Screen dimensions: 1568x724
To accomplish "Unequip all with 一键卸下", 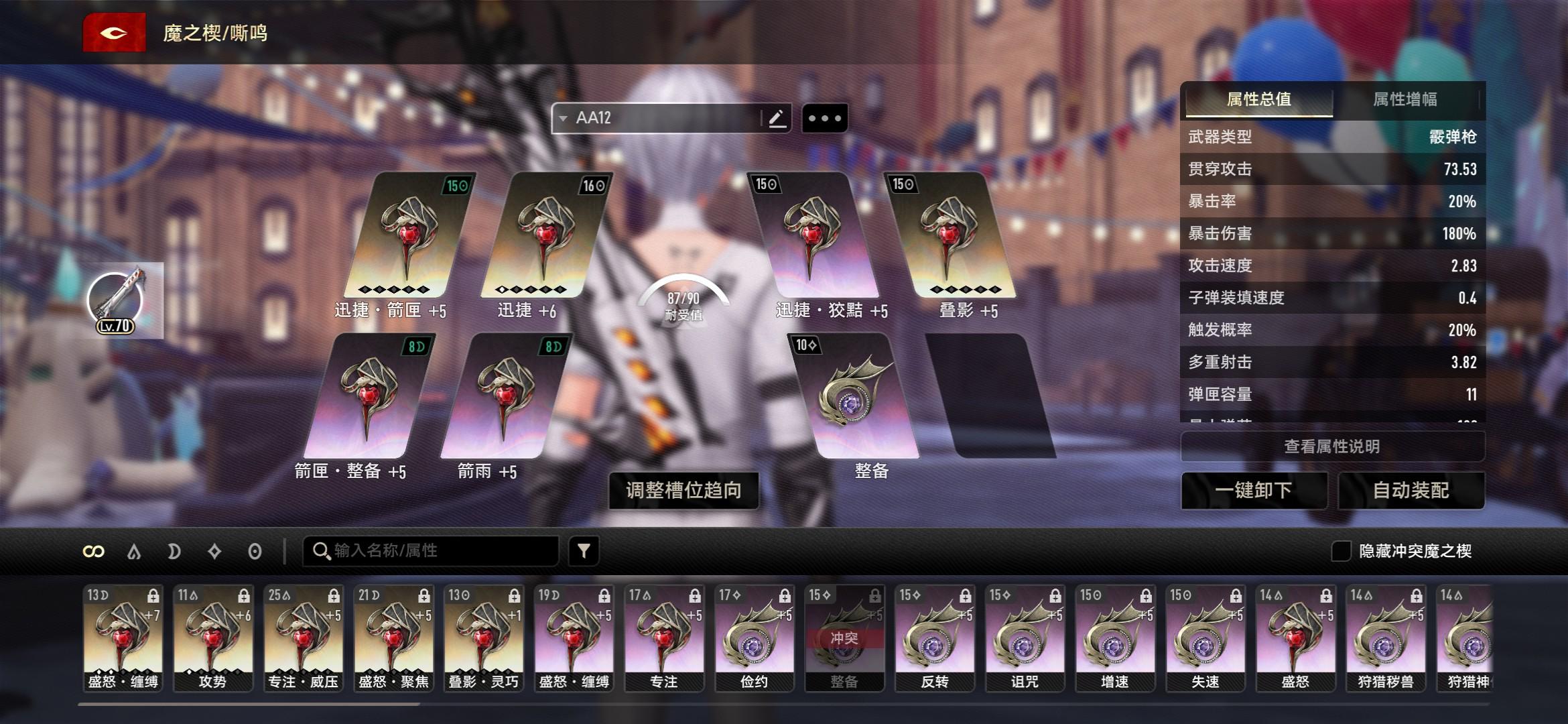I will [x=1254, y=491].
